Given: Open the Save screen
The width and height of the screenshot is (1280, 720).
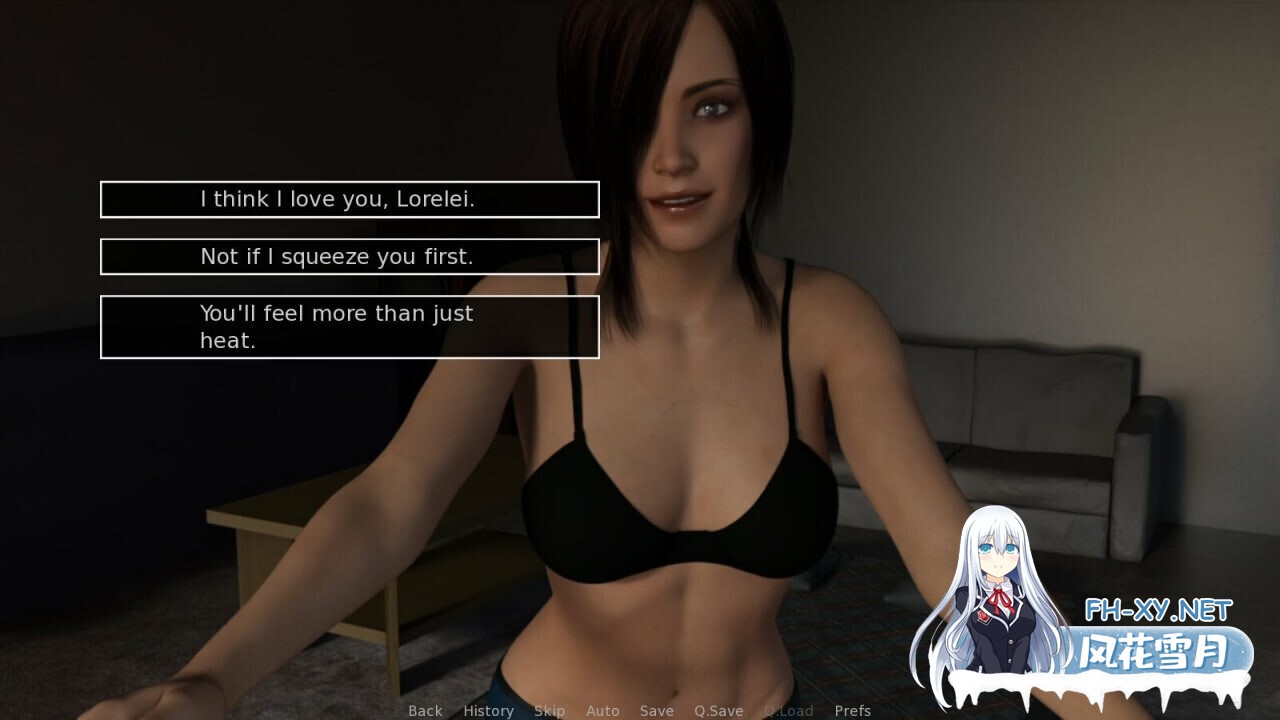Looking at the screenshot, I should point(656,710).
